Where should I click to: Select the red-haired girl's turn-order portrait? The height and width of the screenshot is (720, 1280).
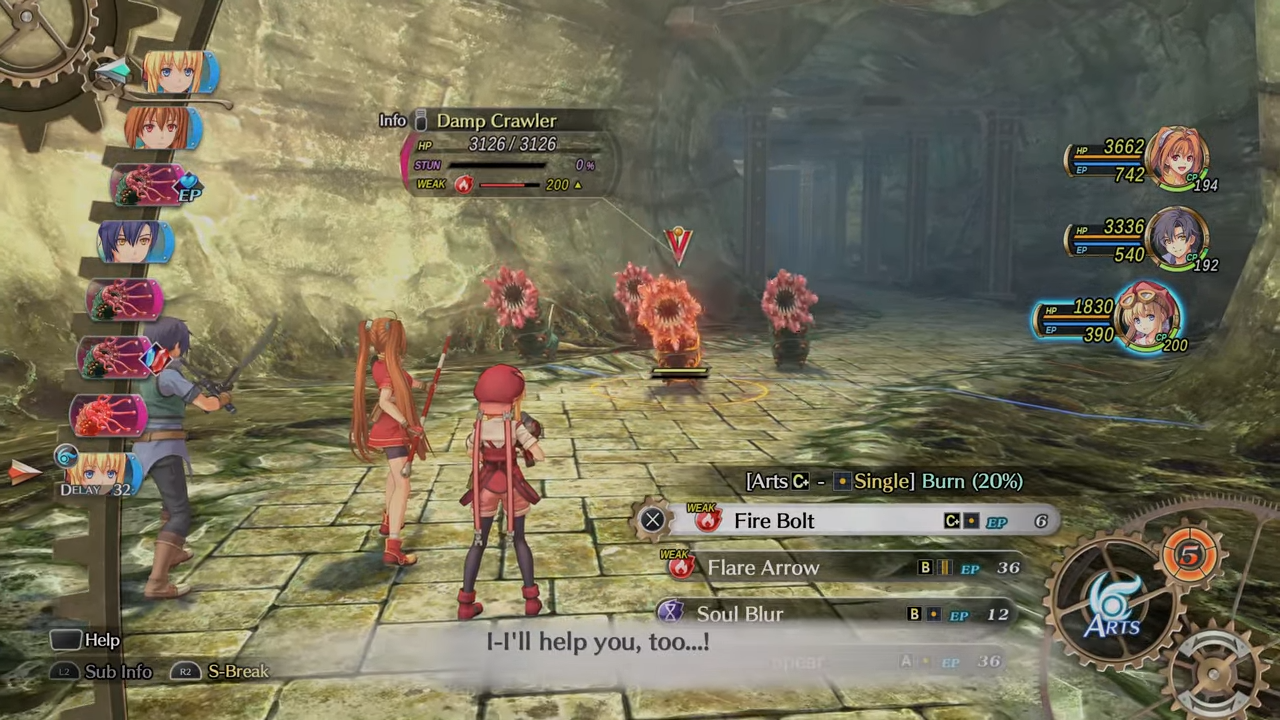(x=162, y=130)
